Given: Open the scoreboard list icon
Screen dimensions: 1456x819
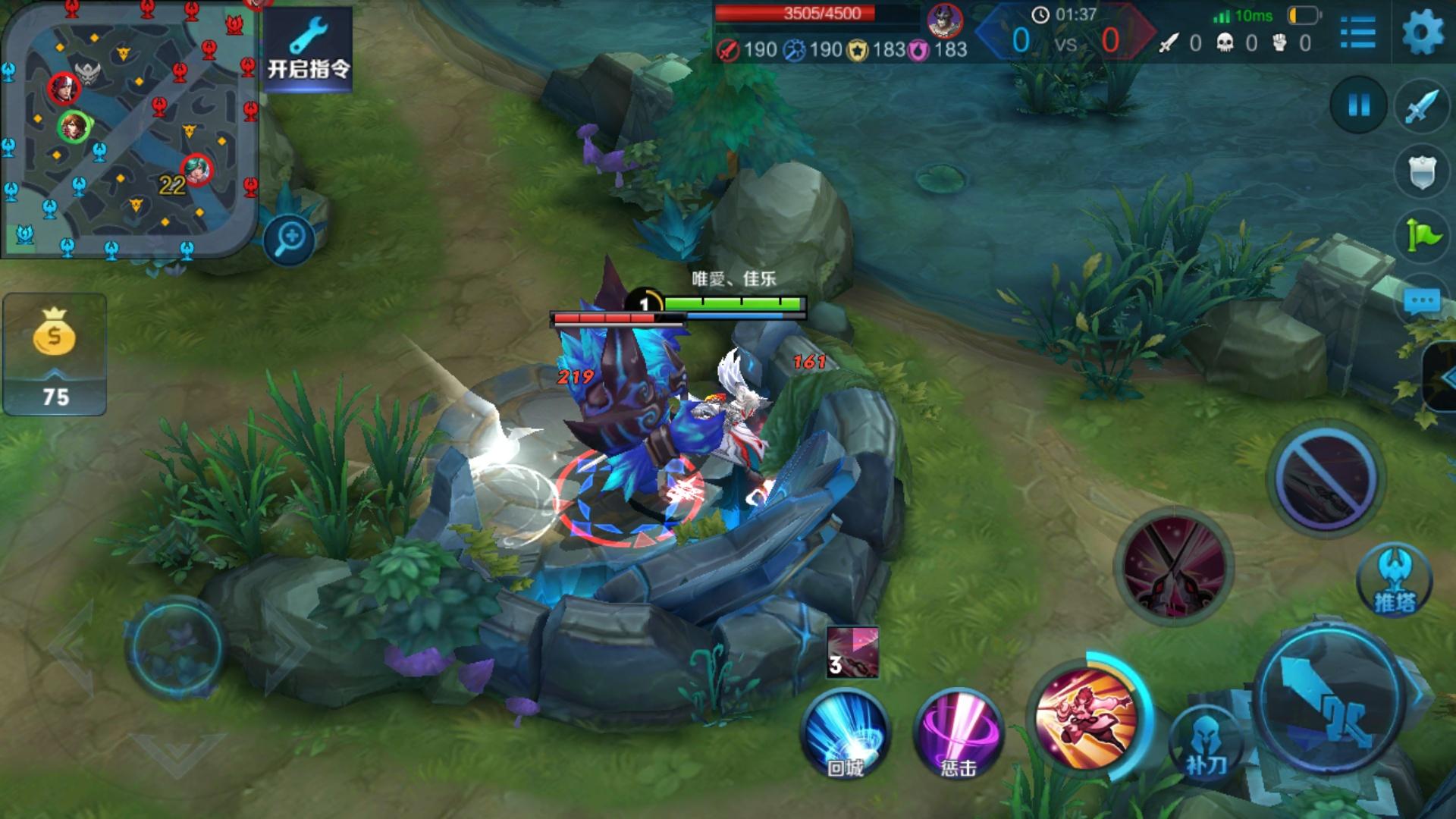Looking at the screenshot, I should [1357, 33].
